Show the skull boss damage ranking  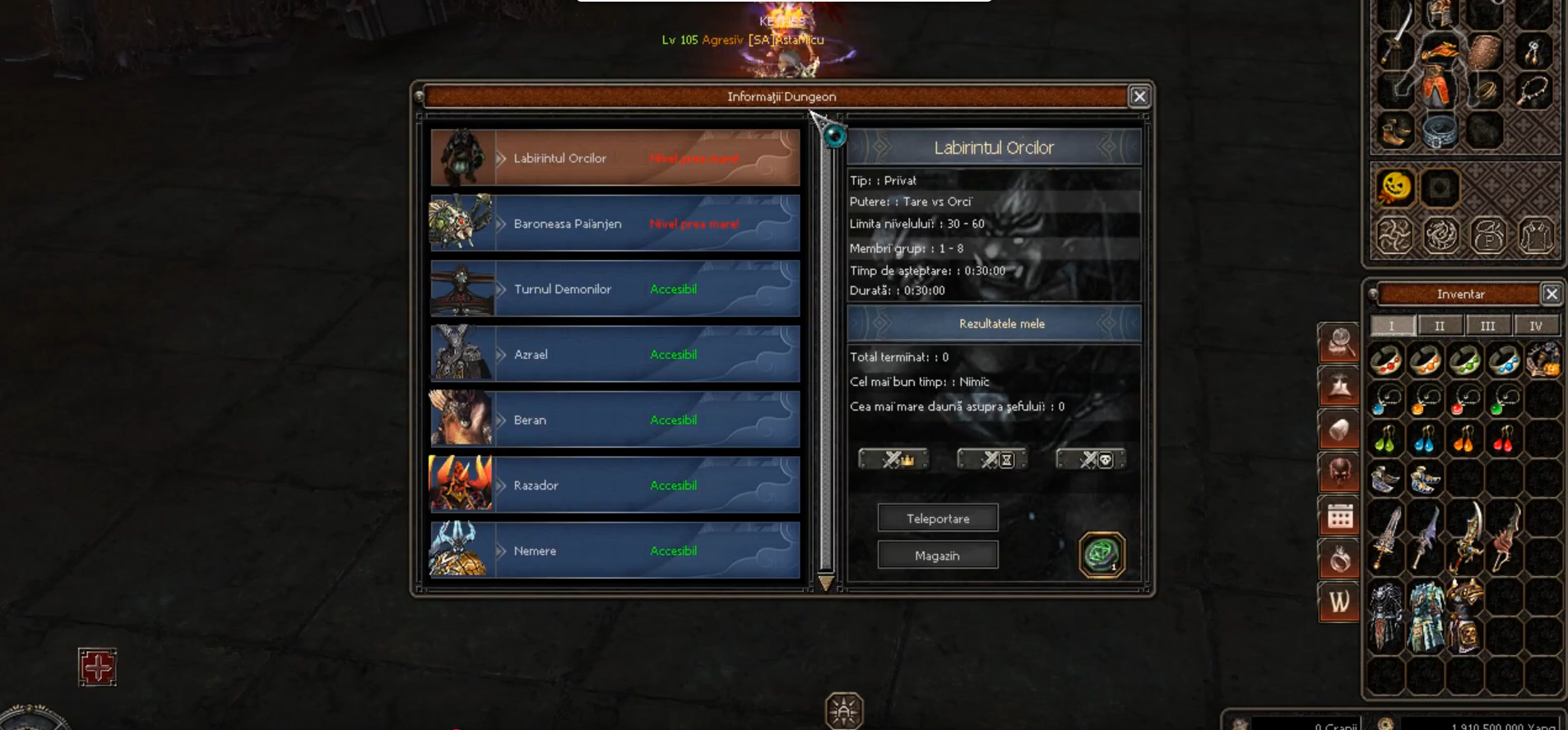(1091, 459)
